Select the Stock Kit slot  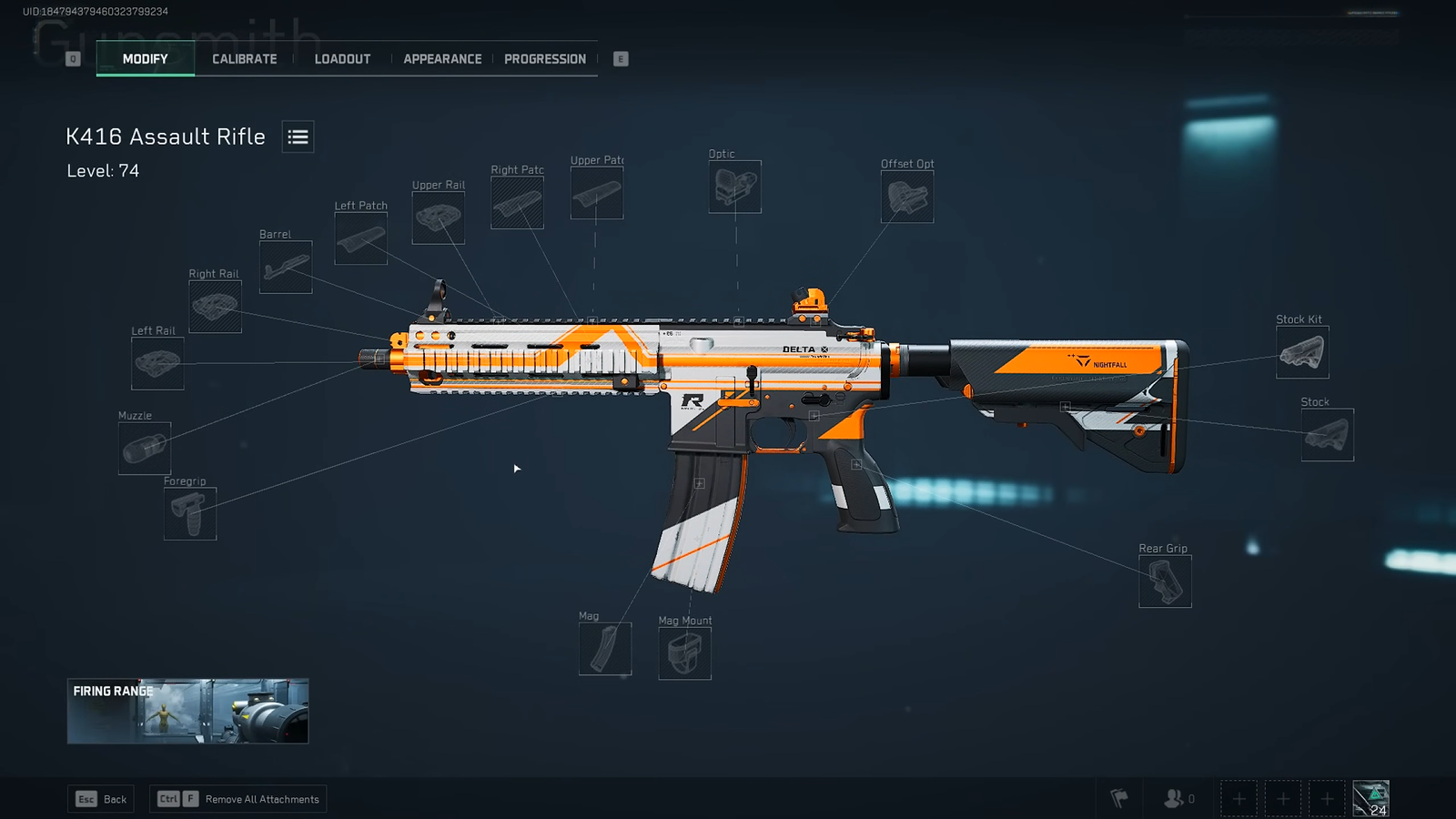pos(1301,352)
